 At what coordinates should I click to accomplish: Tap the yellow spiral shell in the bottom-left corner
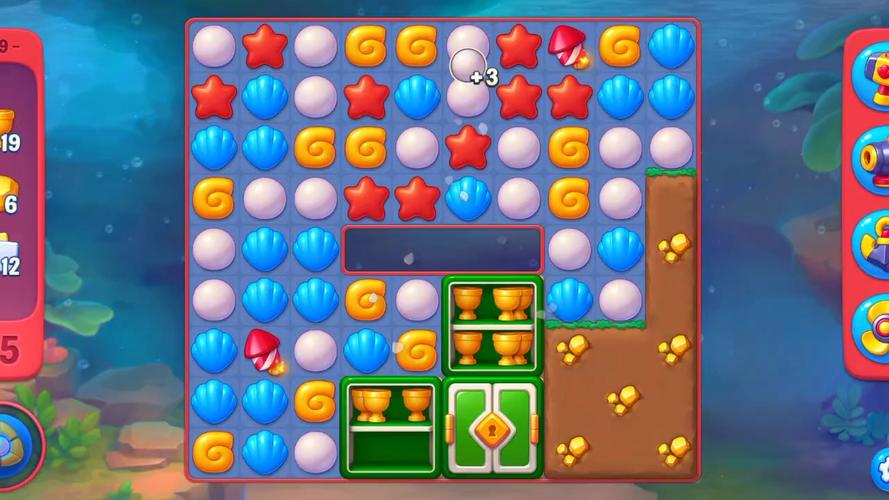pos(213,451)
